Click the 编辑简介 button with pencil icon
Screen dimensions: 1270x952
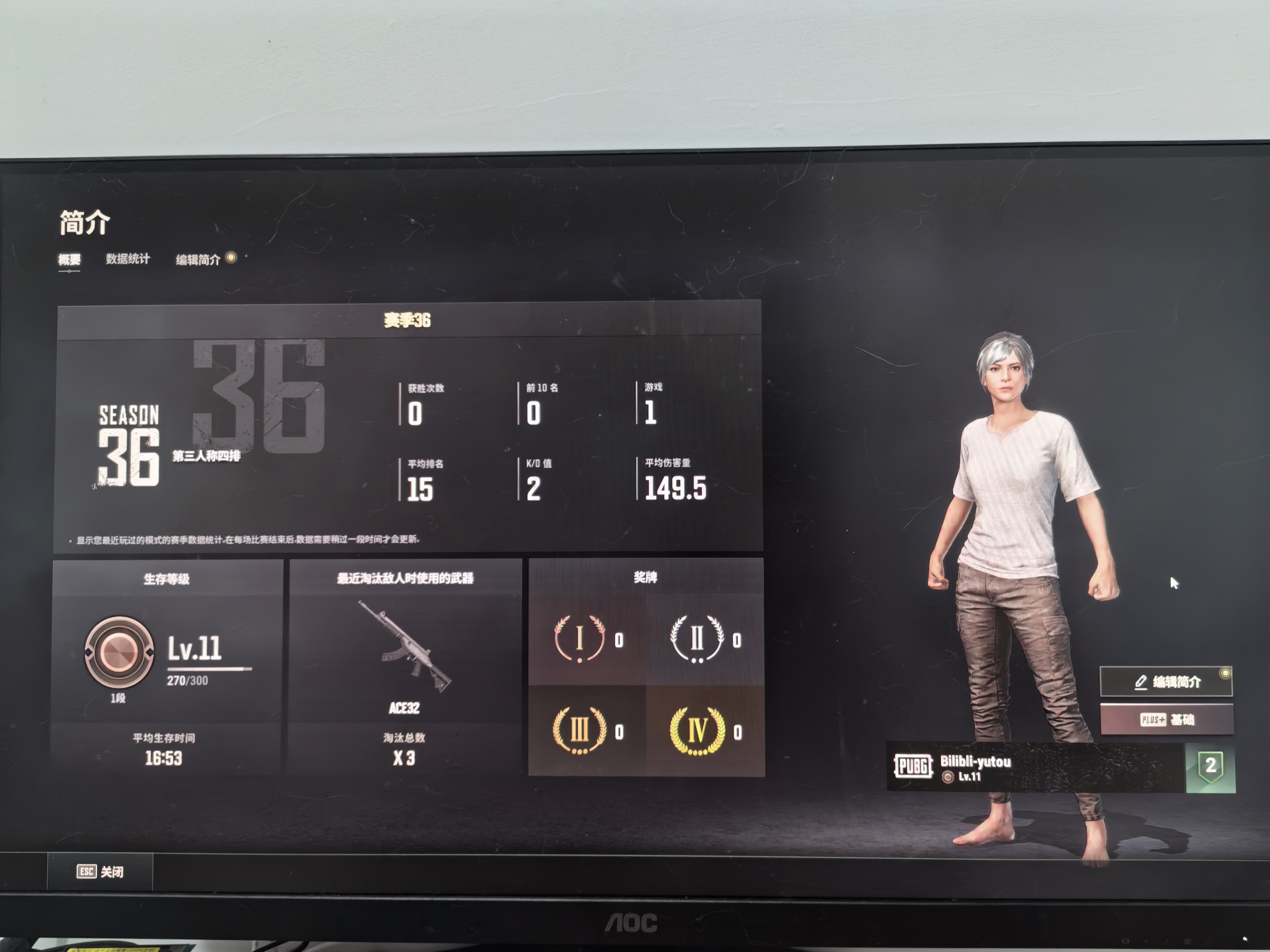click(1166, 682)
